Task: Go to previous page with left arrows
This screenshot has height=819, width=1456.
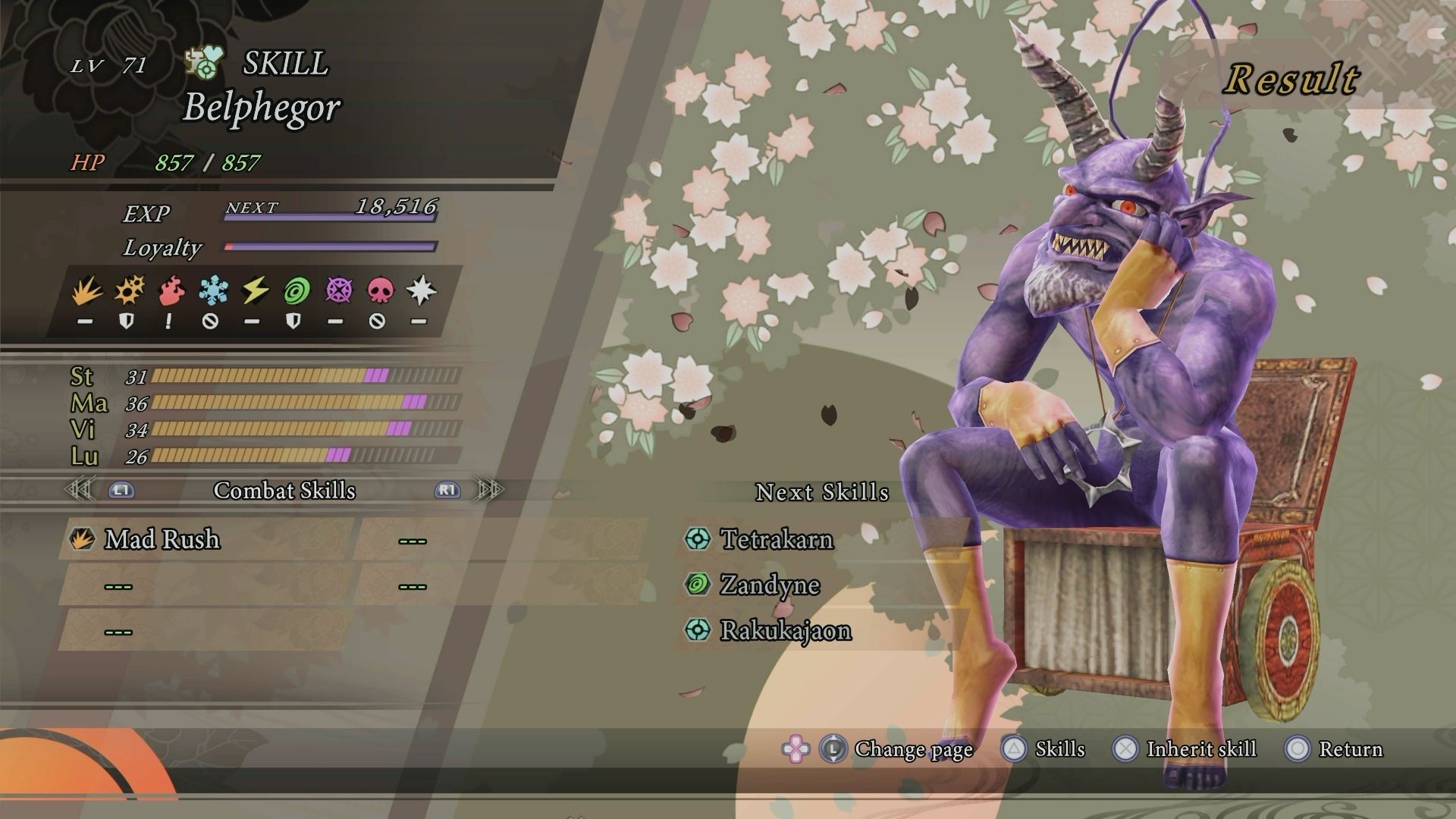Action: (x=80, y=490)
